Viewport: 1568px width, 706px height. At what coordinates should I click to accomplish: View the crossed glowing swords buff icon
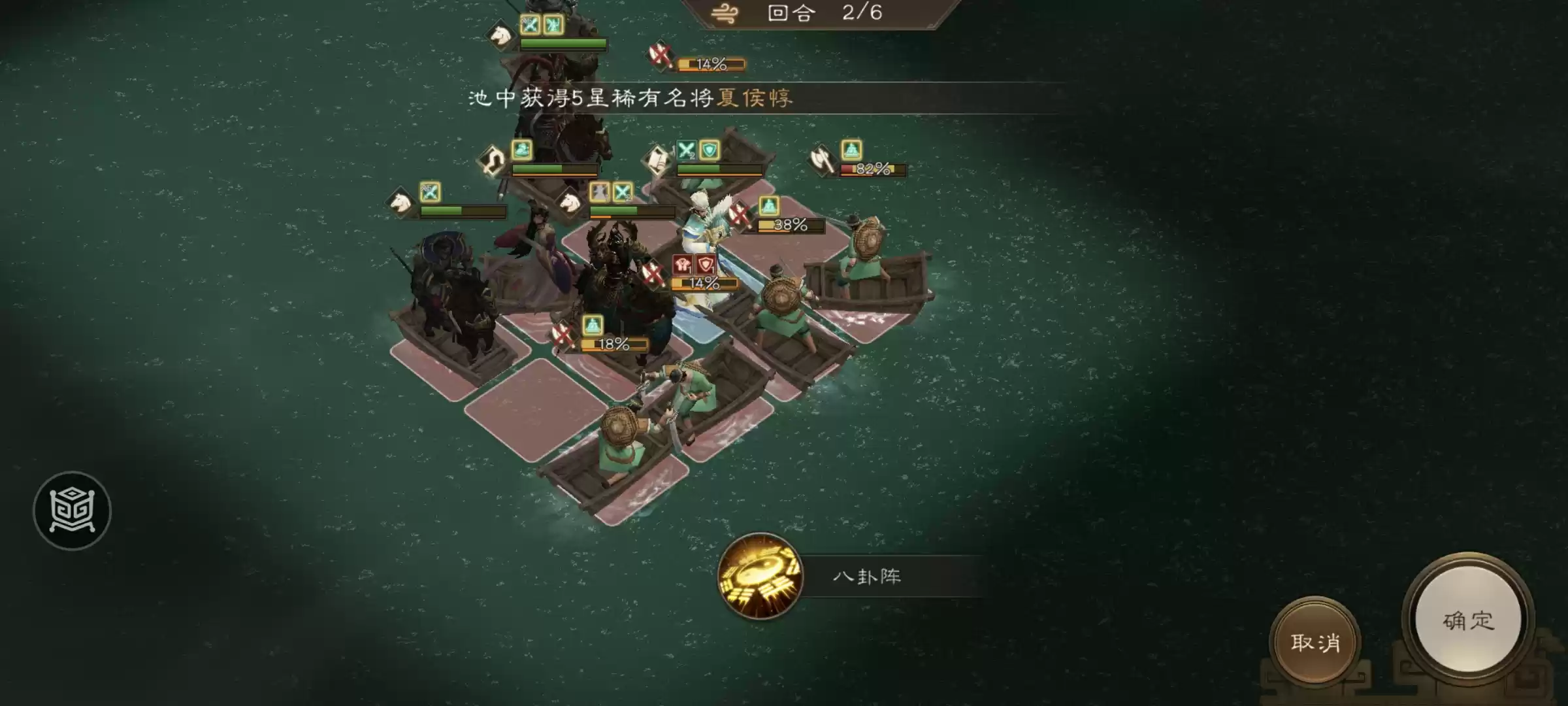pos(687,149)
